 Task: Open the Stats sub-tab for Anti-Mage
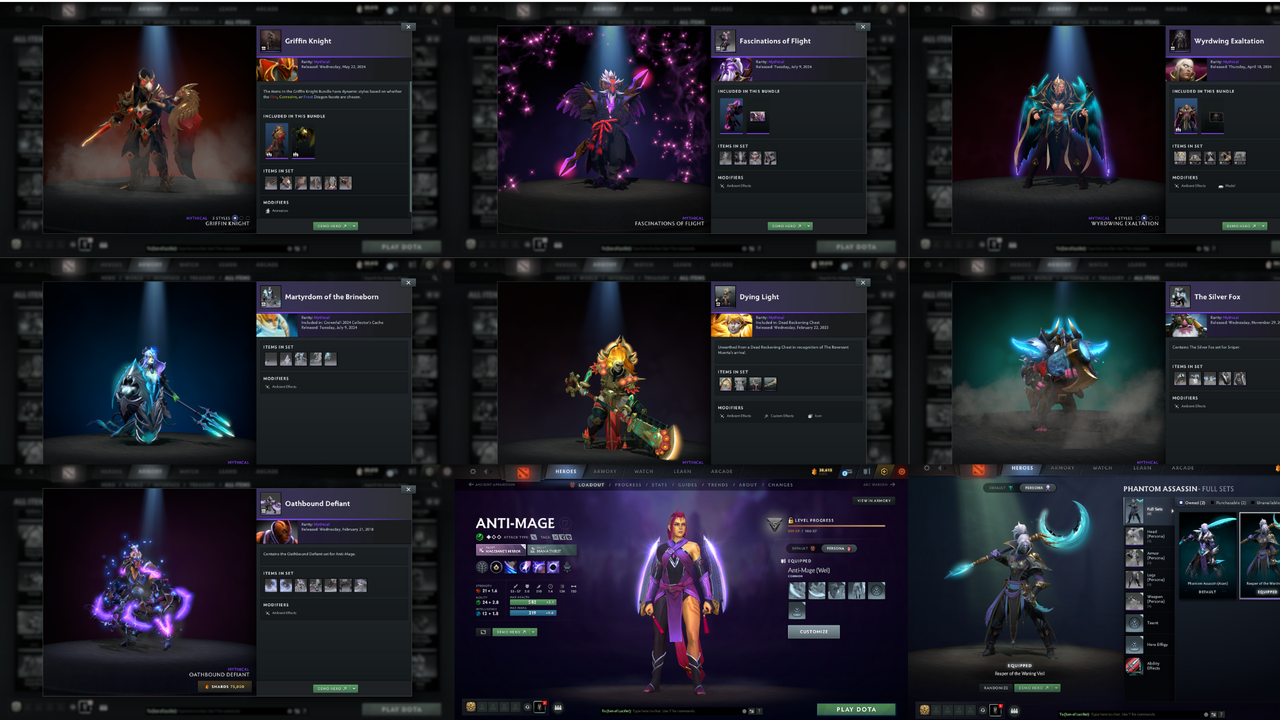click(659, 485)
